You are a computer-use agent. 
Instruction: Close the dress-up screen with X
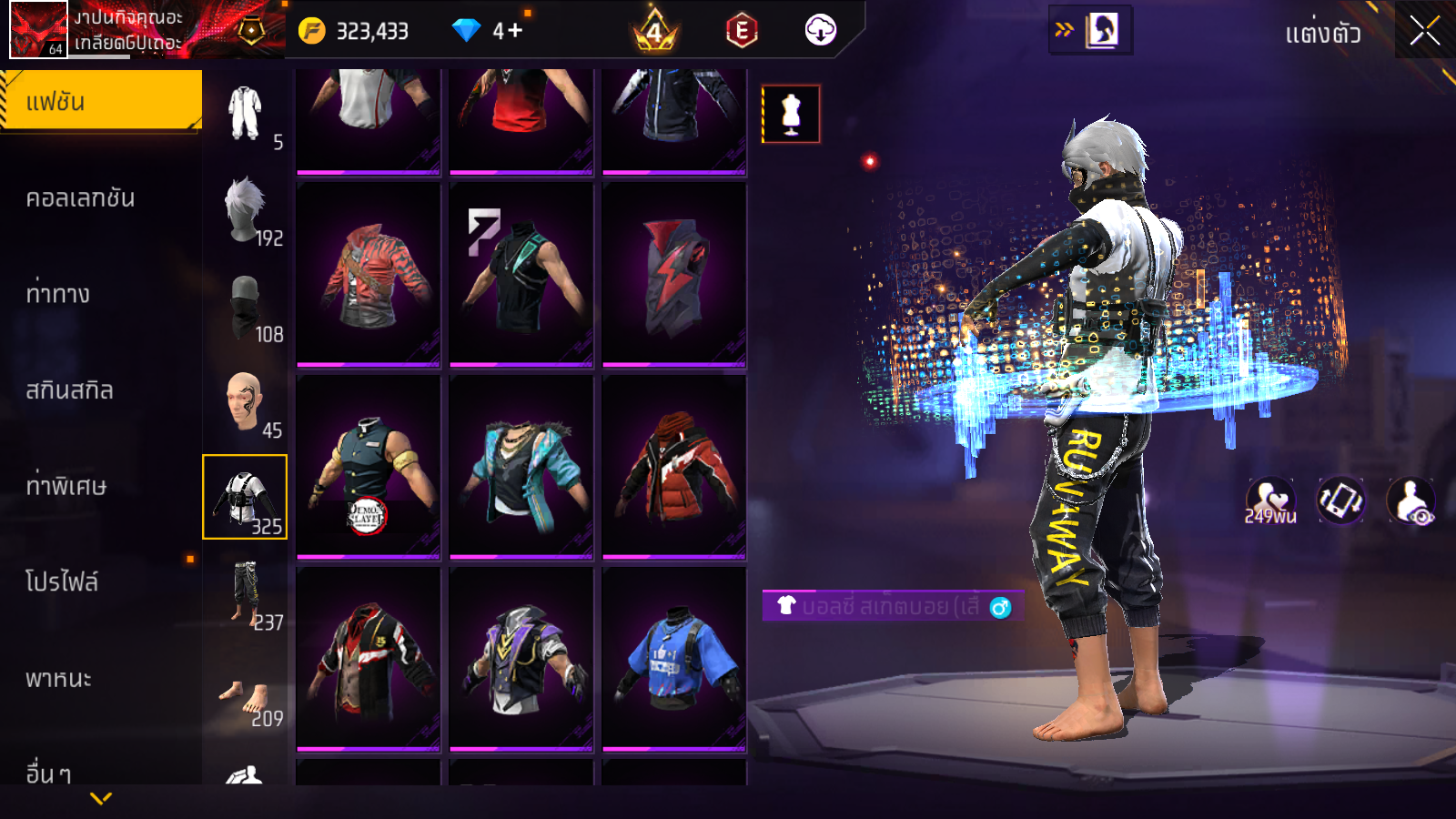(1424, 32)
